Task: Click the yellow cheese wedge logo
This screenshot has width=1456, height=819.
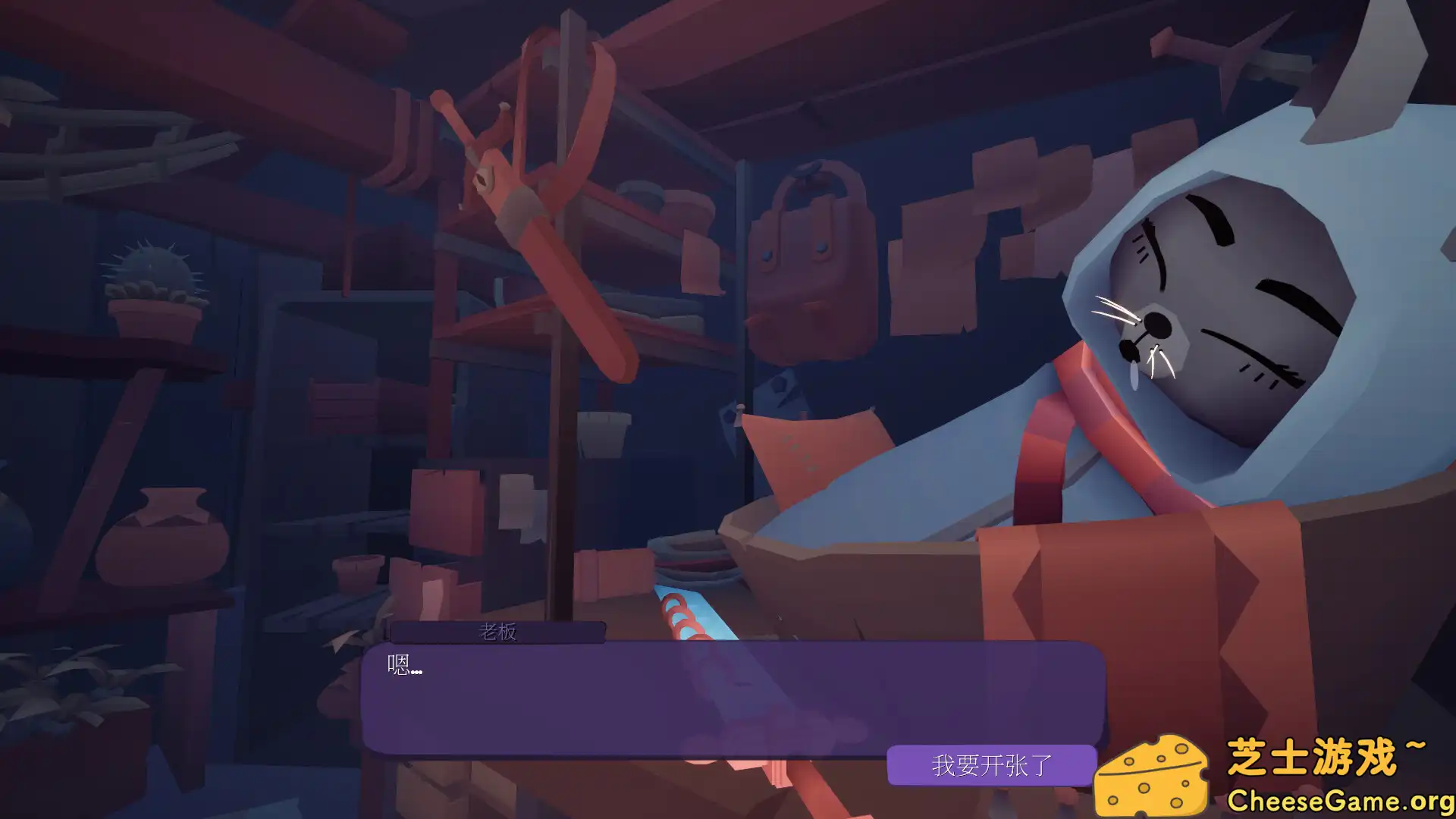Action: pos(1153,773)
